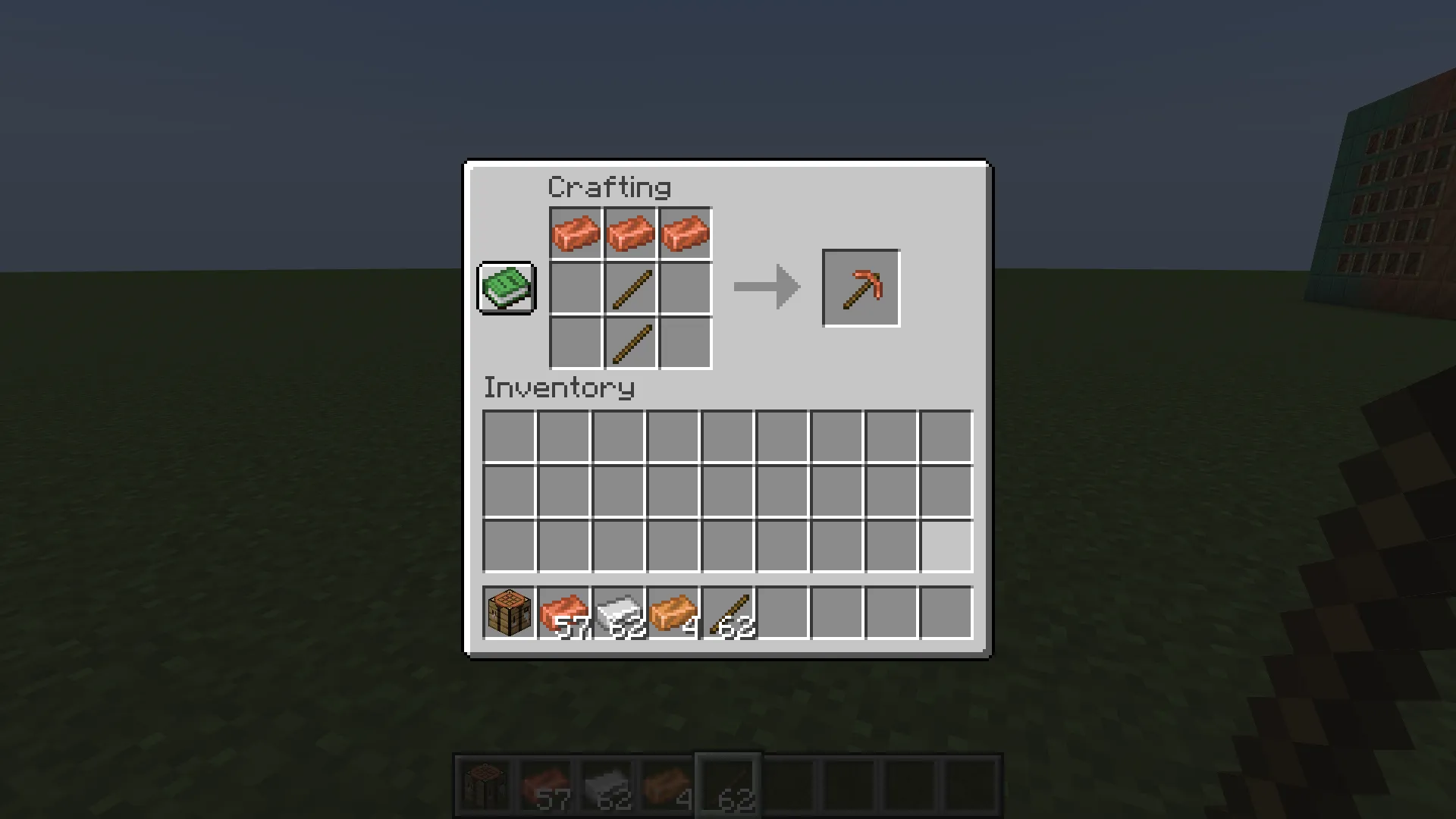Select the iron ingot stack of 62

[x=617, y=613]
